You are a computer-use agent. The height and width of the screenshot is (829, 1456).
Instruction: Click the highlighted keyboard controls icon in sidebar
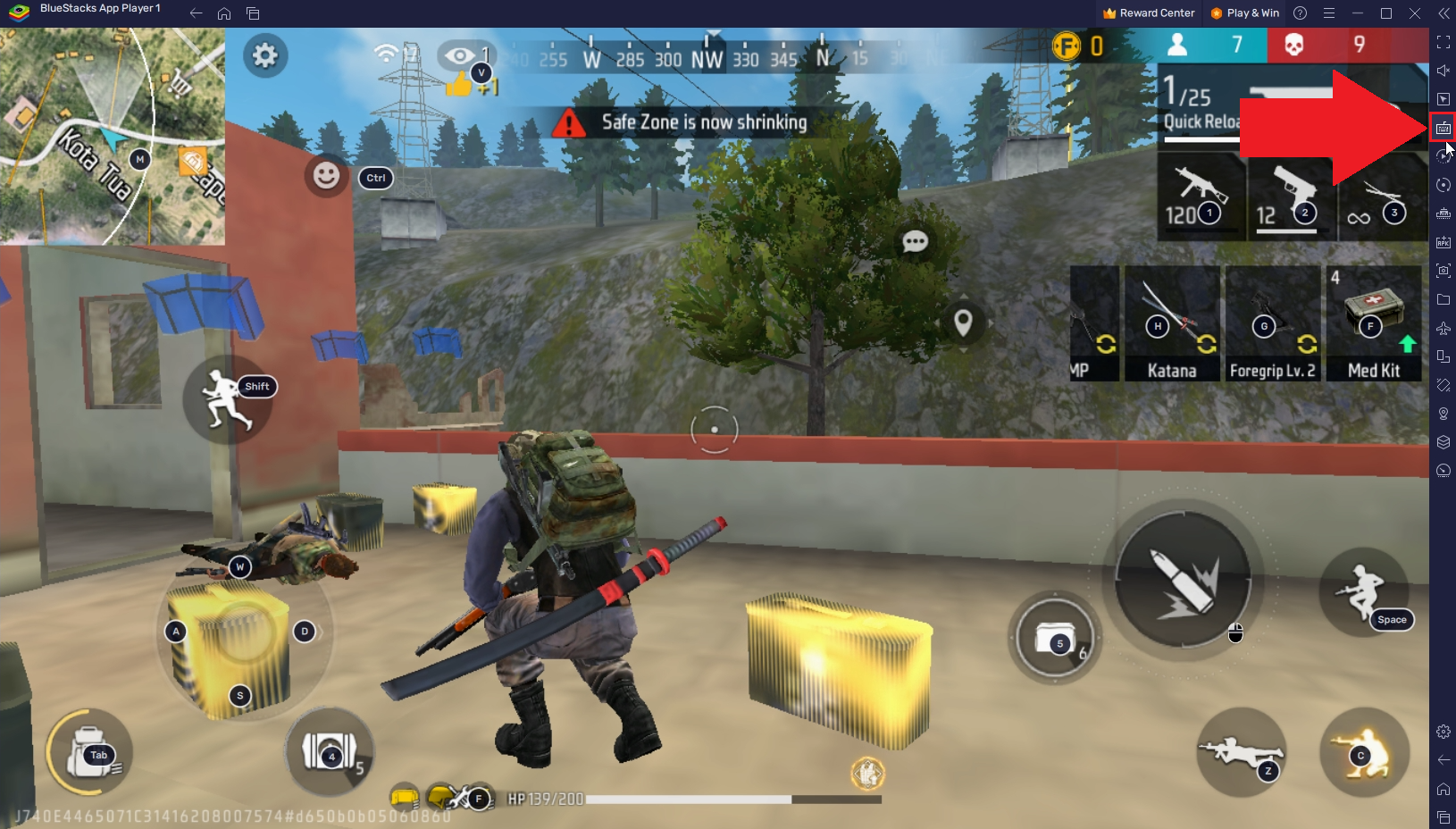pos(1443,127)
